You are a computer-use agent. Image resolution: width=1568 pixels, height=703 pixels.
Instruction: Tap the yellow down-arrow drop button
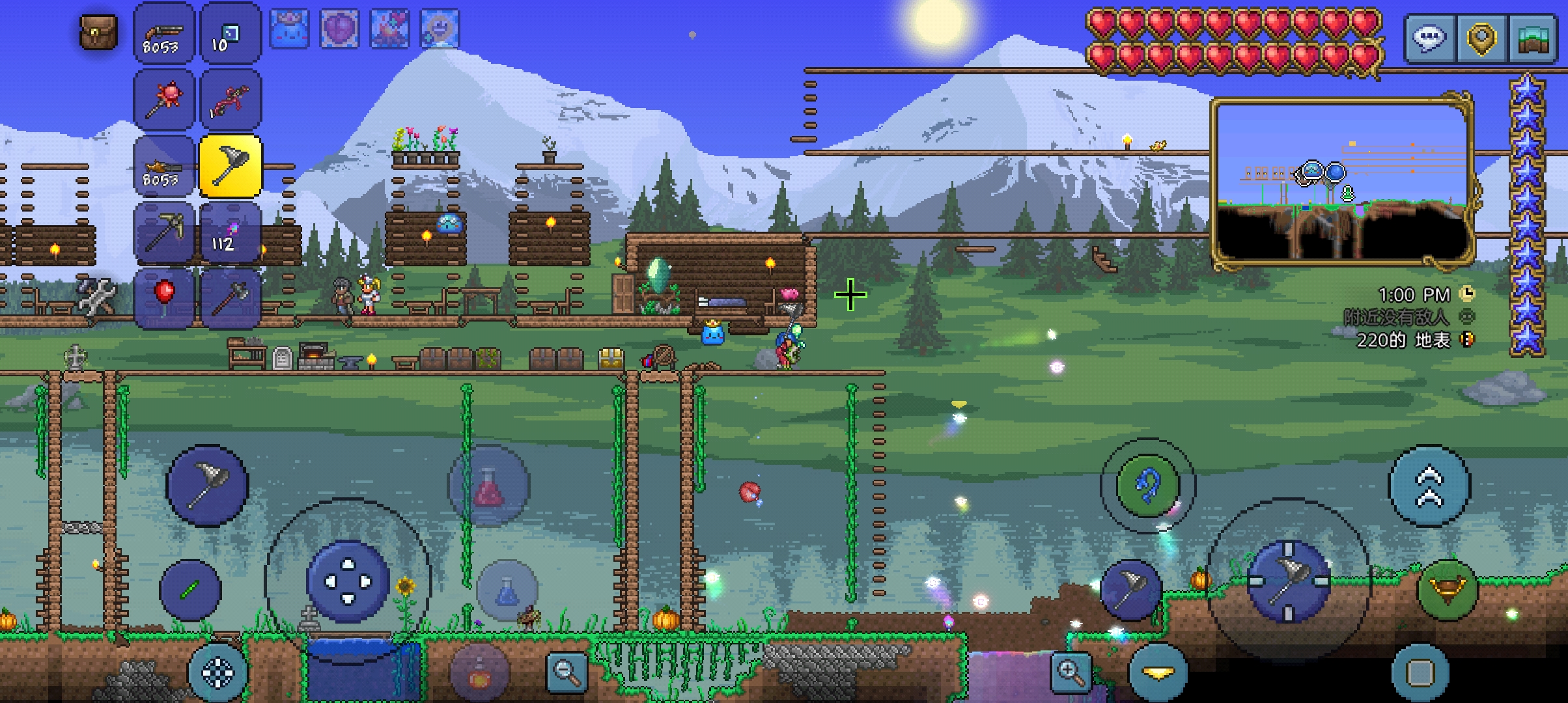pyautogui.click(x=1158, y=672)
